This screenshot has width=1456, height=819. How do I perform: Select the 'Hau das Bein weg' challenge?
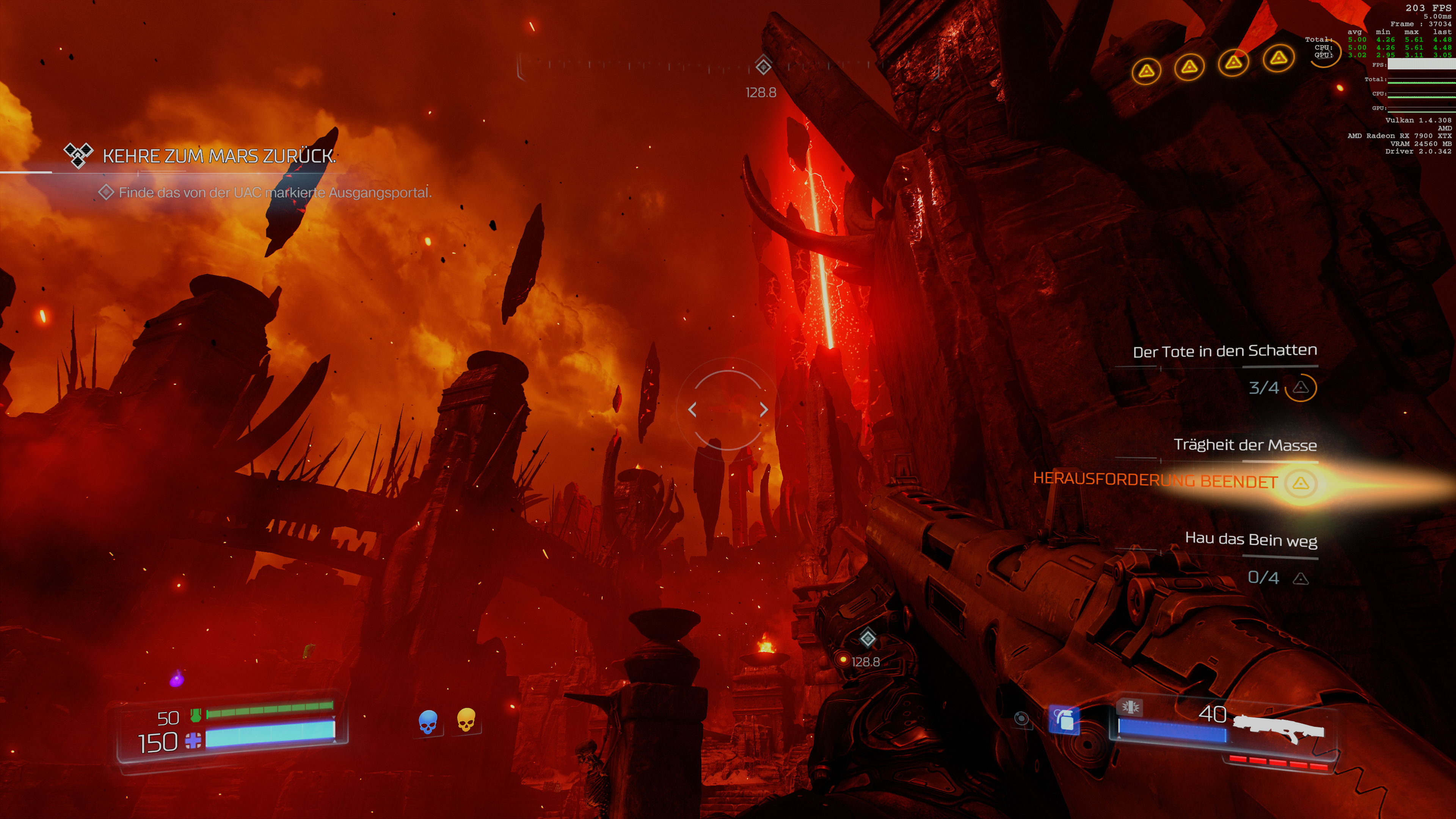coord(1250,539)
